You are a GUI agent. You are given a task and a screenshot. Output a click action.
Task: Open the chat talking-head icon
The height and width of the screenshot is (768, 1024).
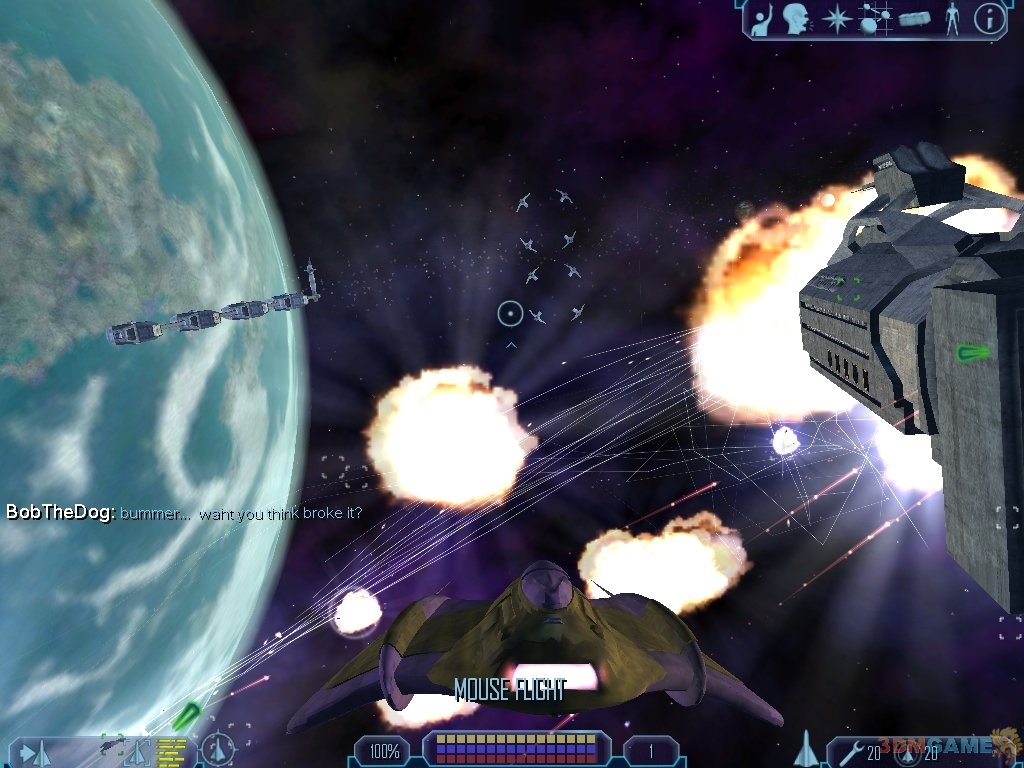click(x=795, y=18)
